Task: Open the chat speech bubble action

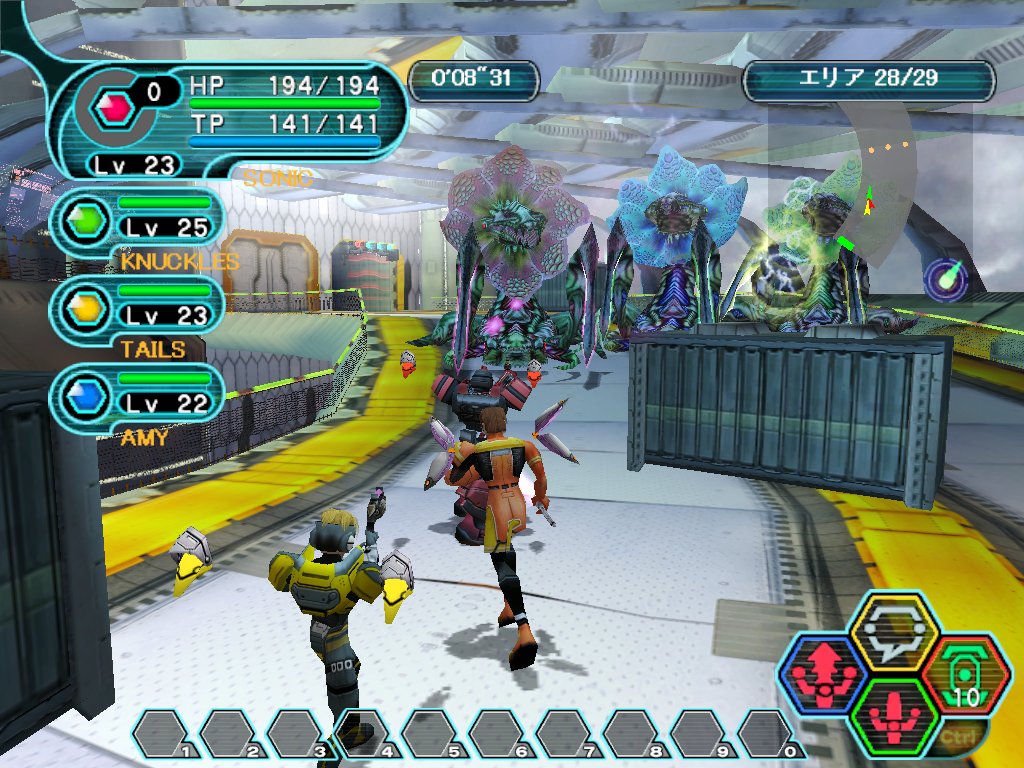Action: pos(893,629)
